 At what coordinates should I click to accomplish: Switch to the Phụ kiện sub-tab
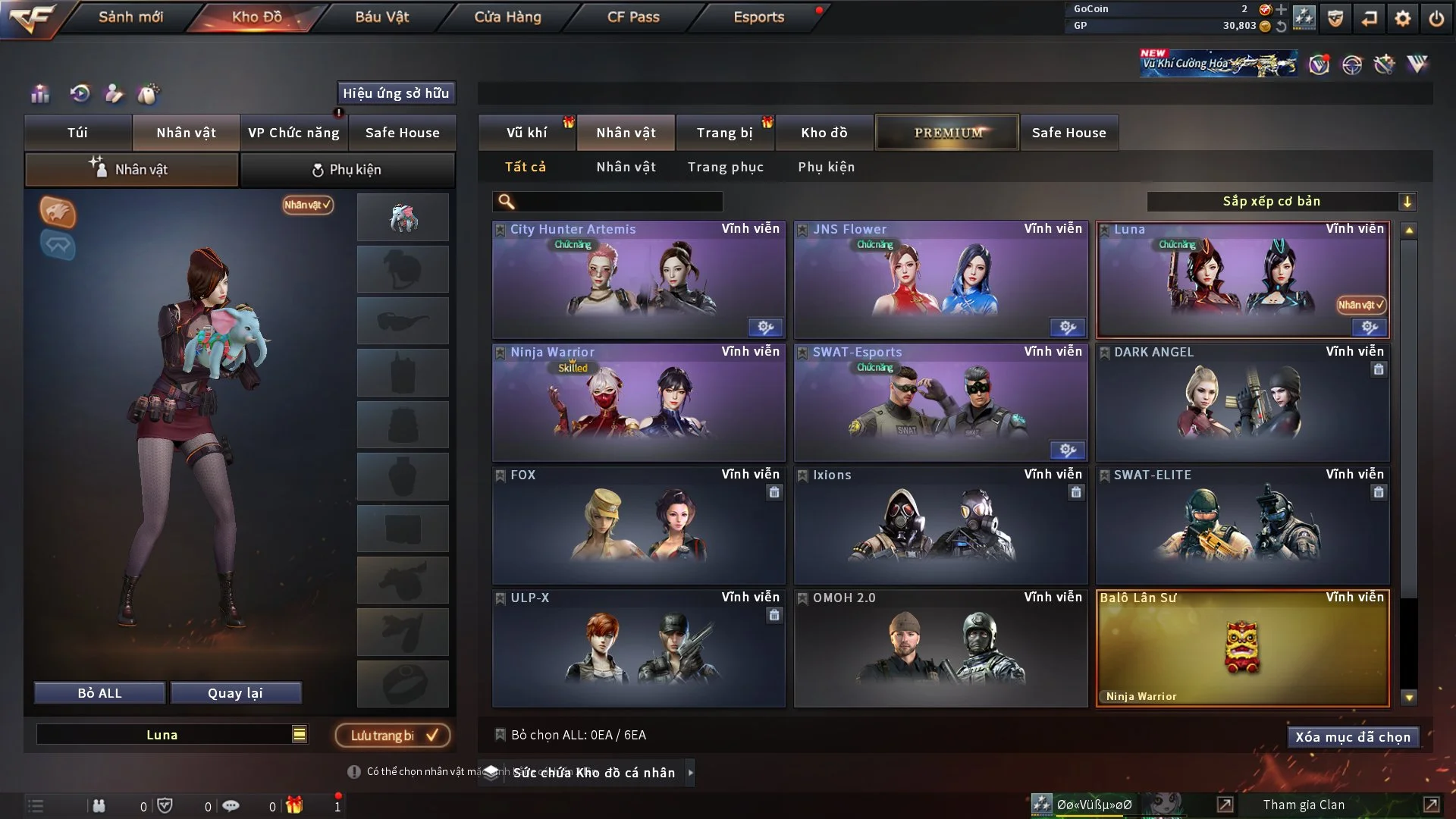[x=347, y=170]
